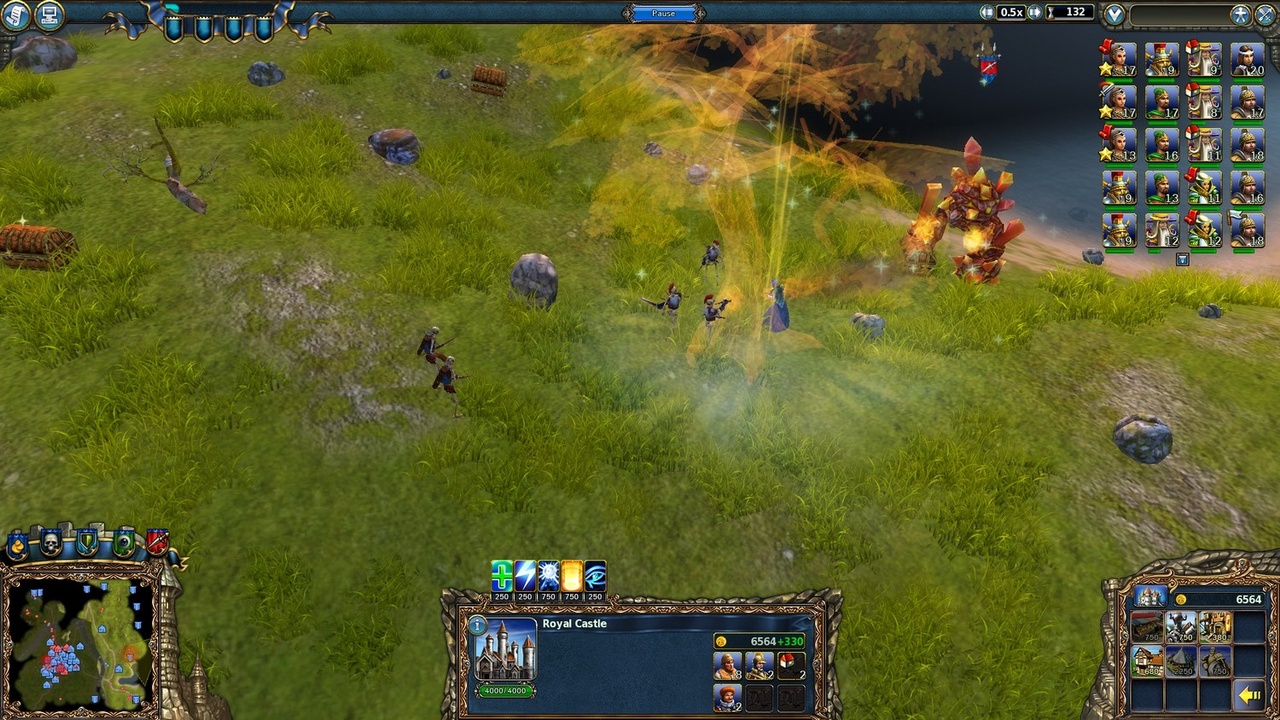The width and height of the screenshot is (1280, 720).
Task: Select the lightning bolt spell
Action: (526, 575)
